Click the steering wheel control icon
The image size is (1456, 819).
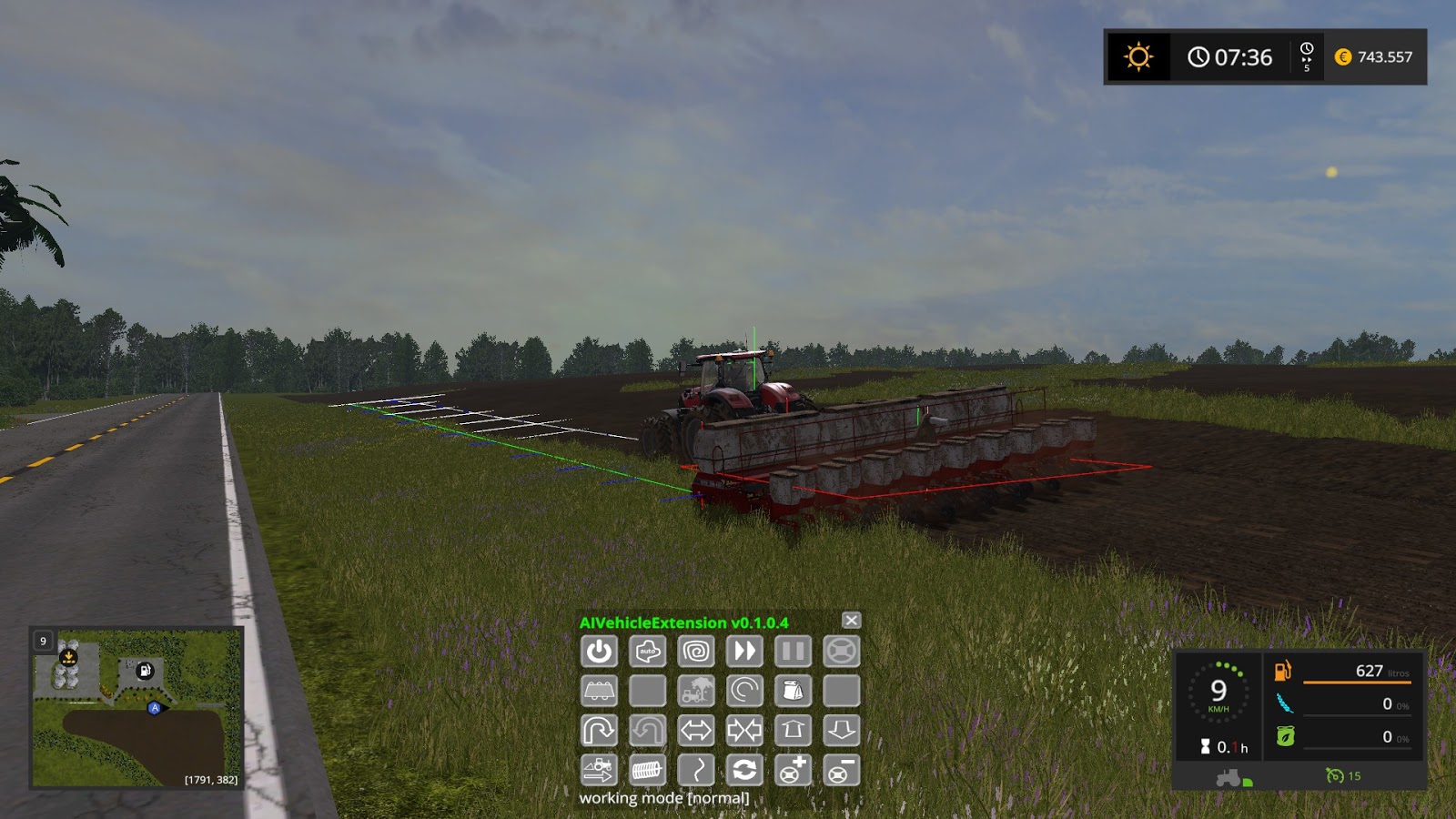(841, 652)
